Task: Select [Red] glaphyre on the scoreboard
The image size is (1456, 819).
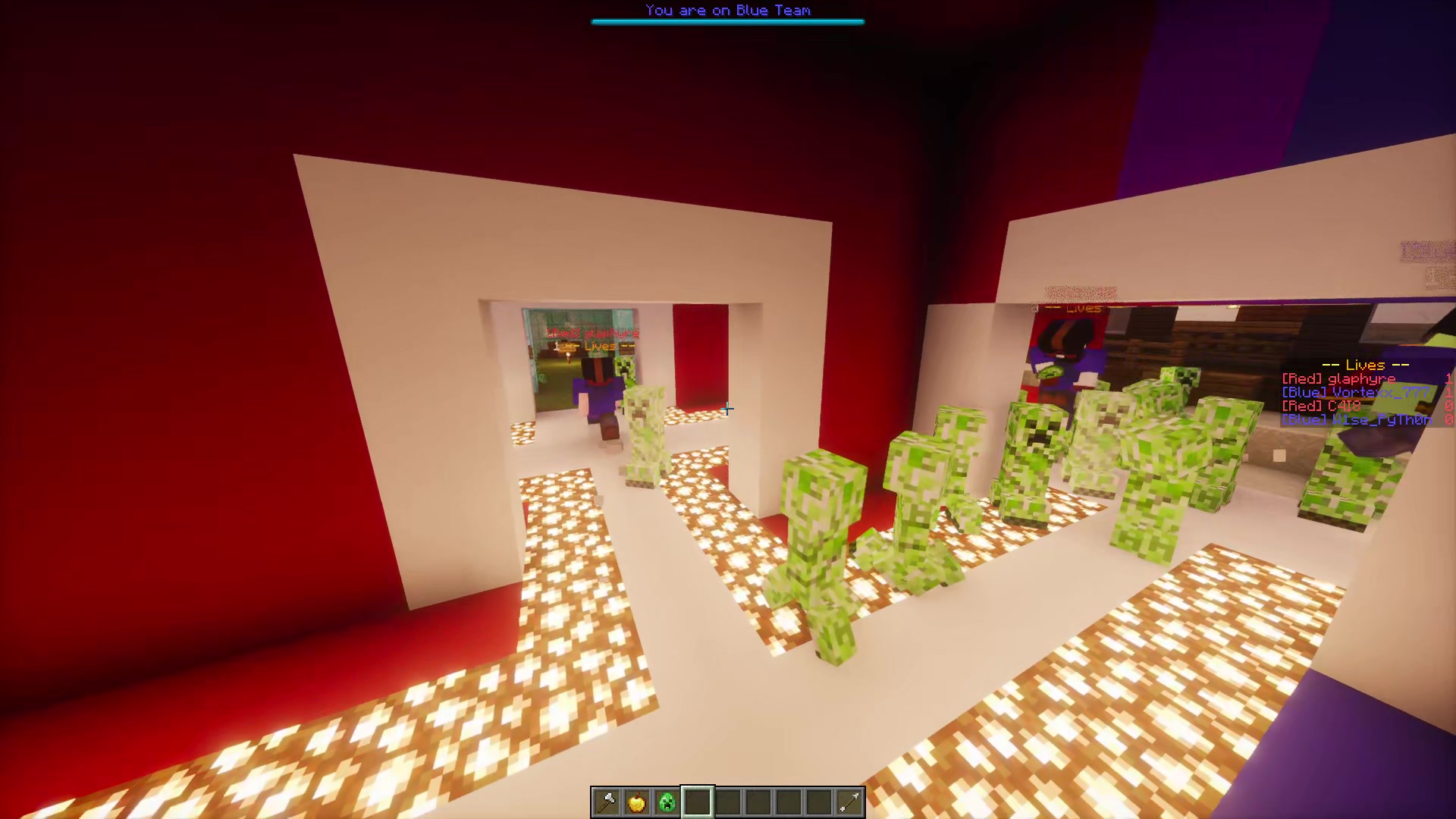Action: [1338, 378]
